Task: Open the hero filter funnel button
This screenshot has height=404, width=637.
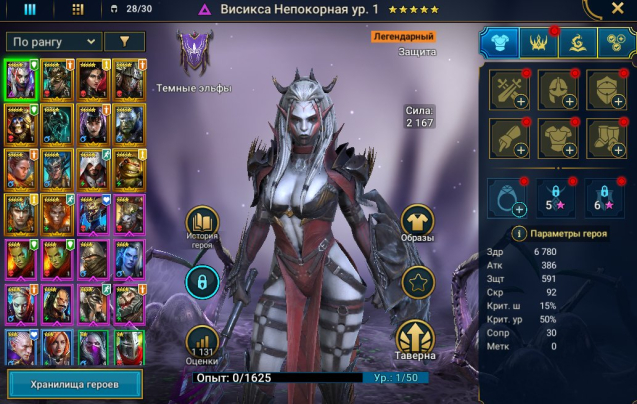Action: pos(124,41)
